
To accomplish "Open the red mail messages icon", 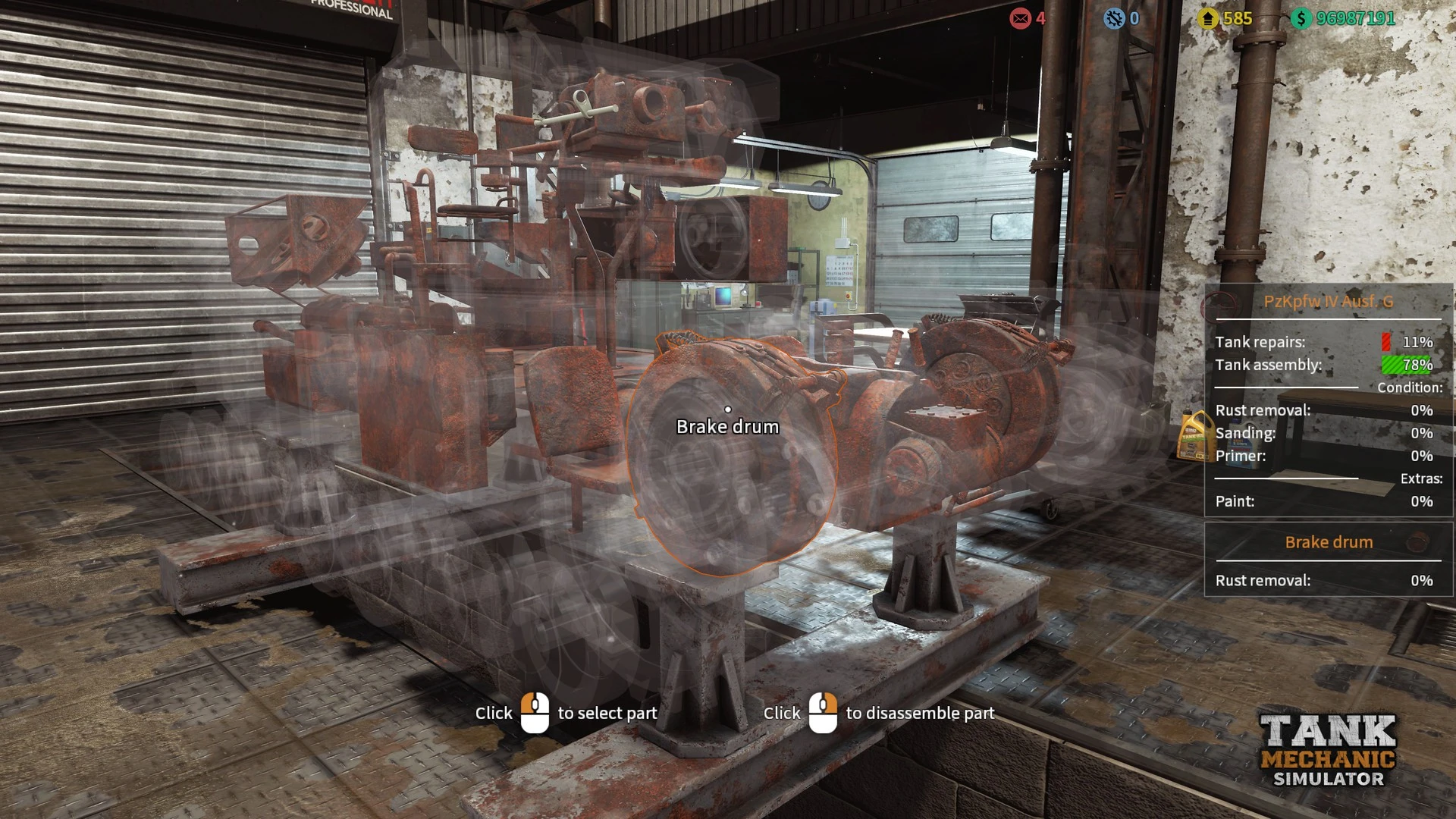I will coord(1020,18).
